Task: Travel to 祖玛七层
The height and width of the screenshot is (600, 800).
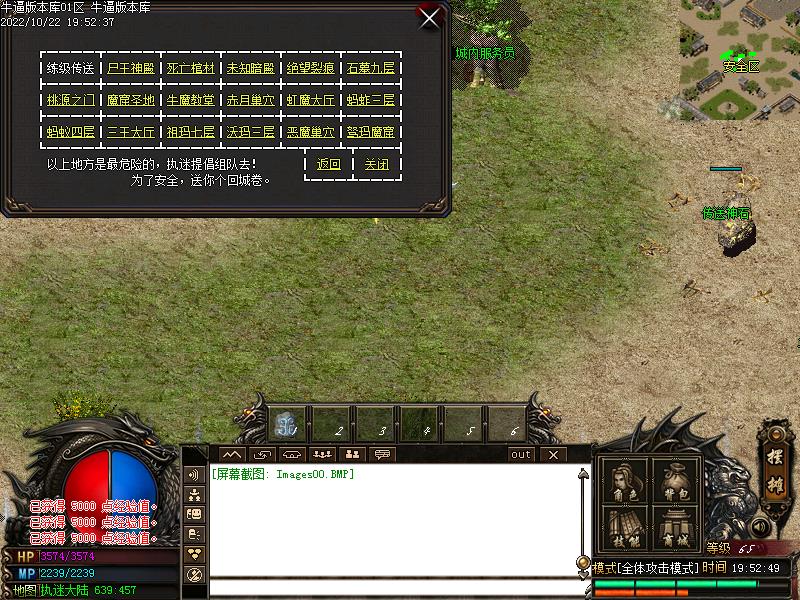Action: 191,132
